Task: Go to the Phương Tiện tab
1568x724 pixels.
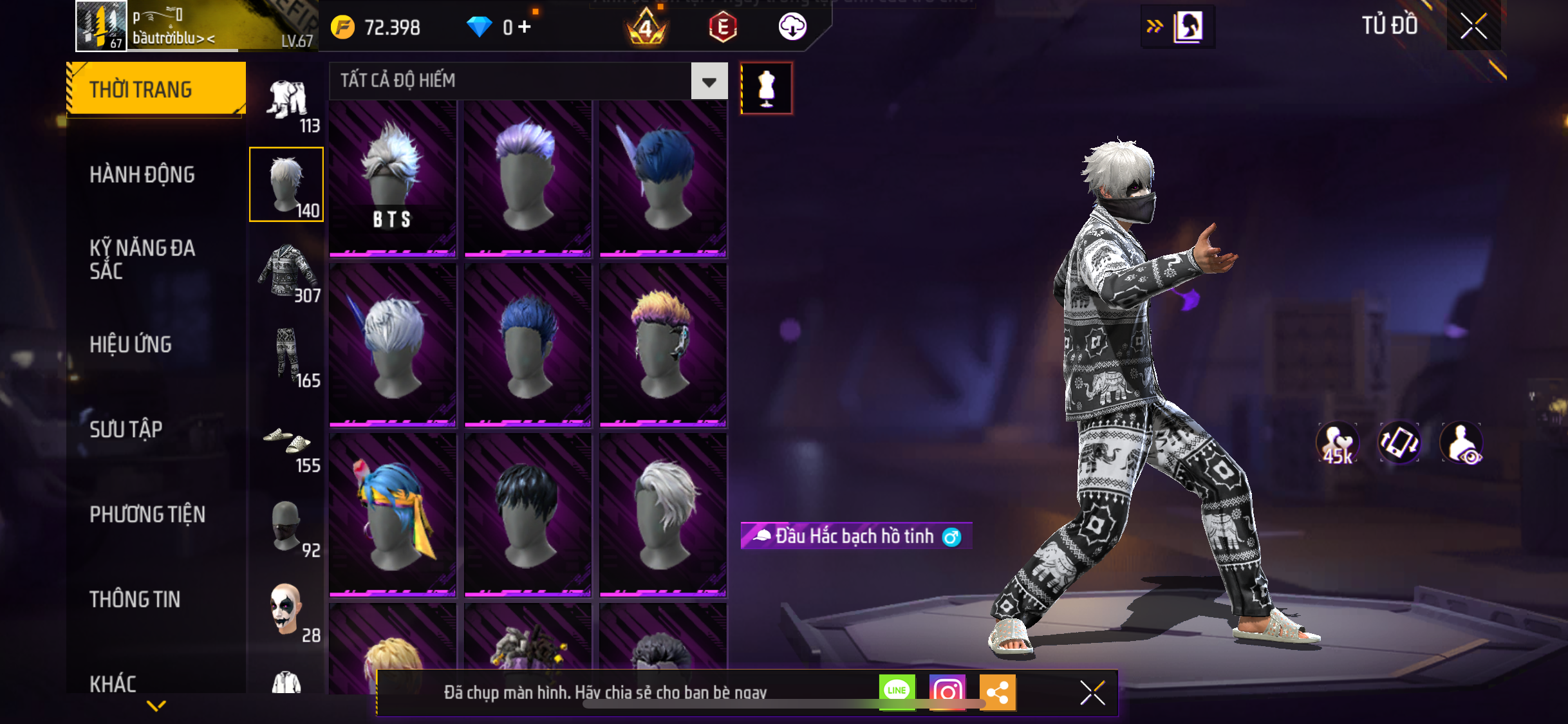Action: [147, 514]
